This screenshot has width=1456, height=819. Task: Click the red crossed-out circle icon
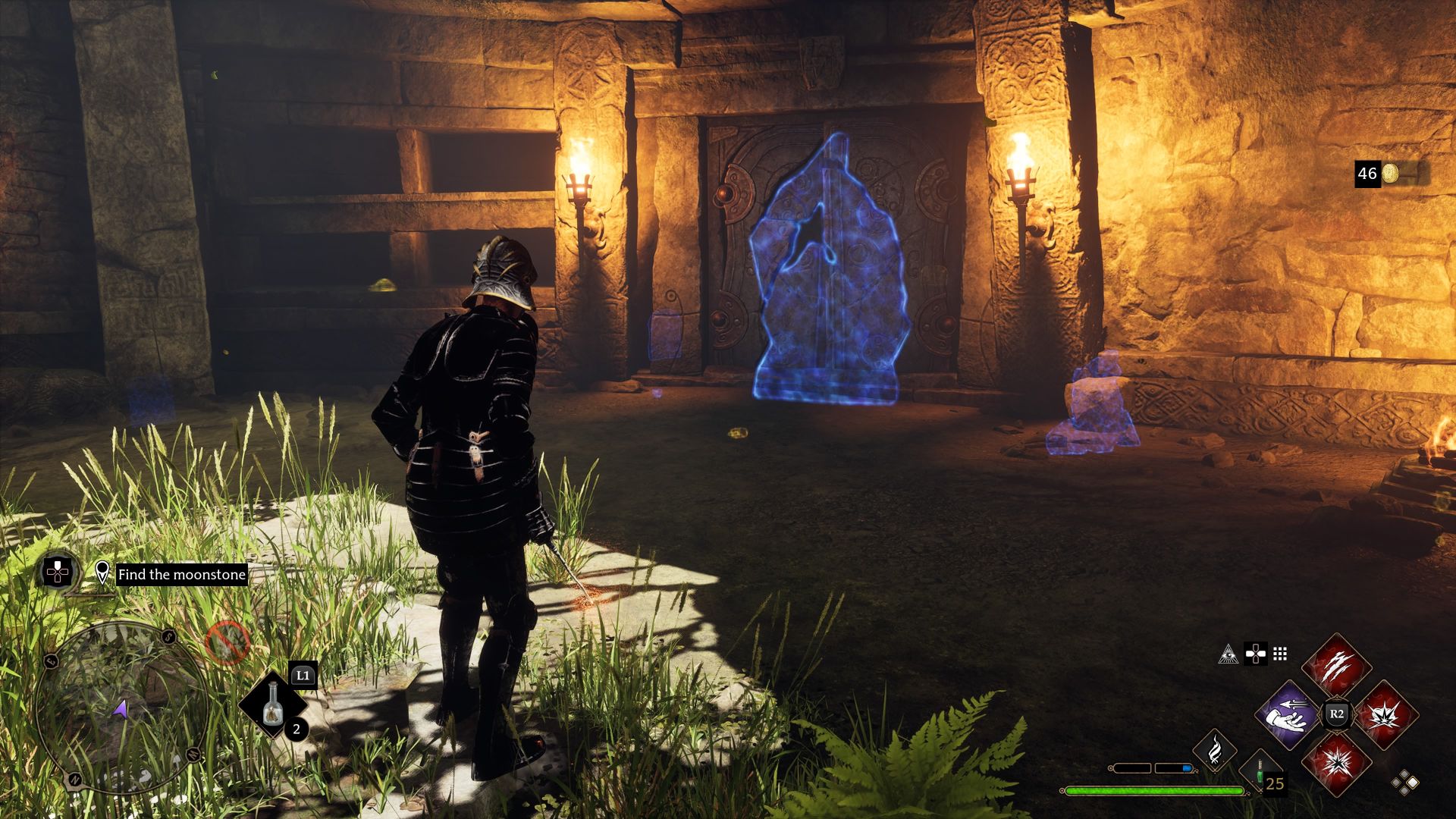(x=227, y=643)
